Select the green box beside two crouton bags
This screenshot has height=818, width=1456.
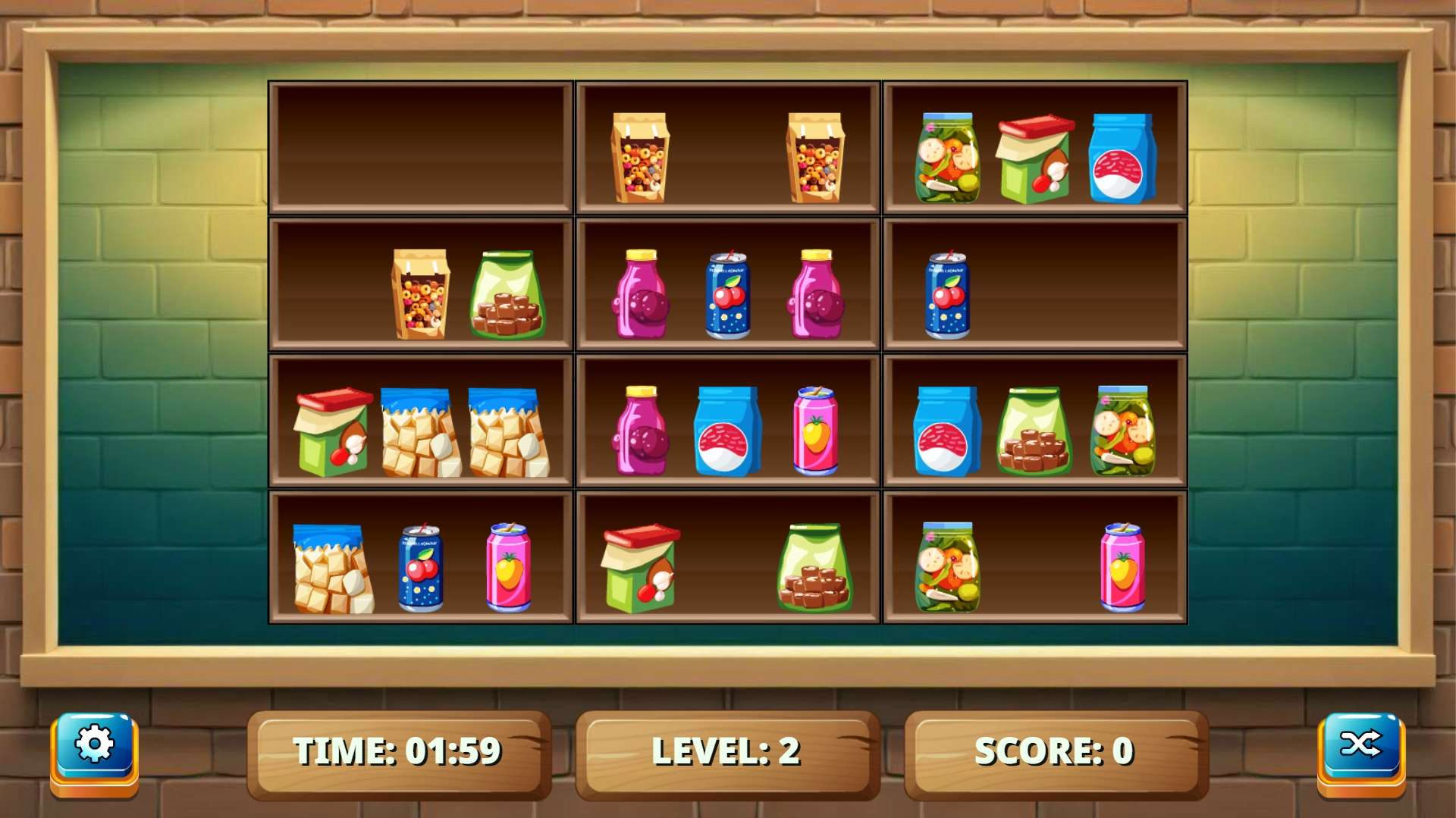click(333, 431)
